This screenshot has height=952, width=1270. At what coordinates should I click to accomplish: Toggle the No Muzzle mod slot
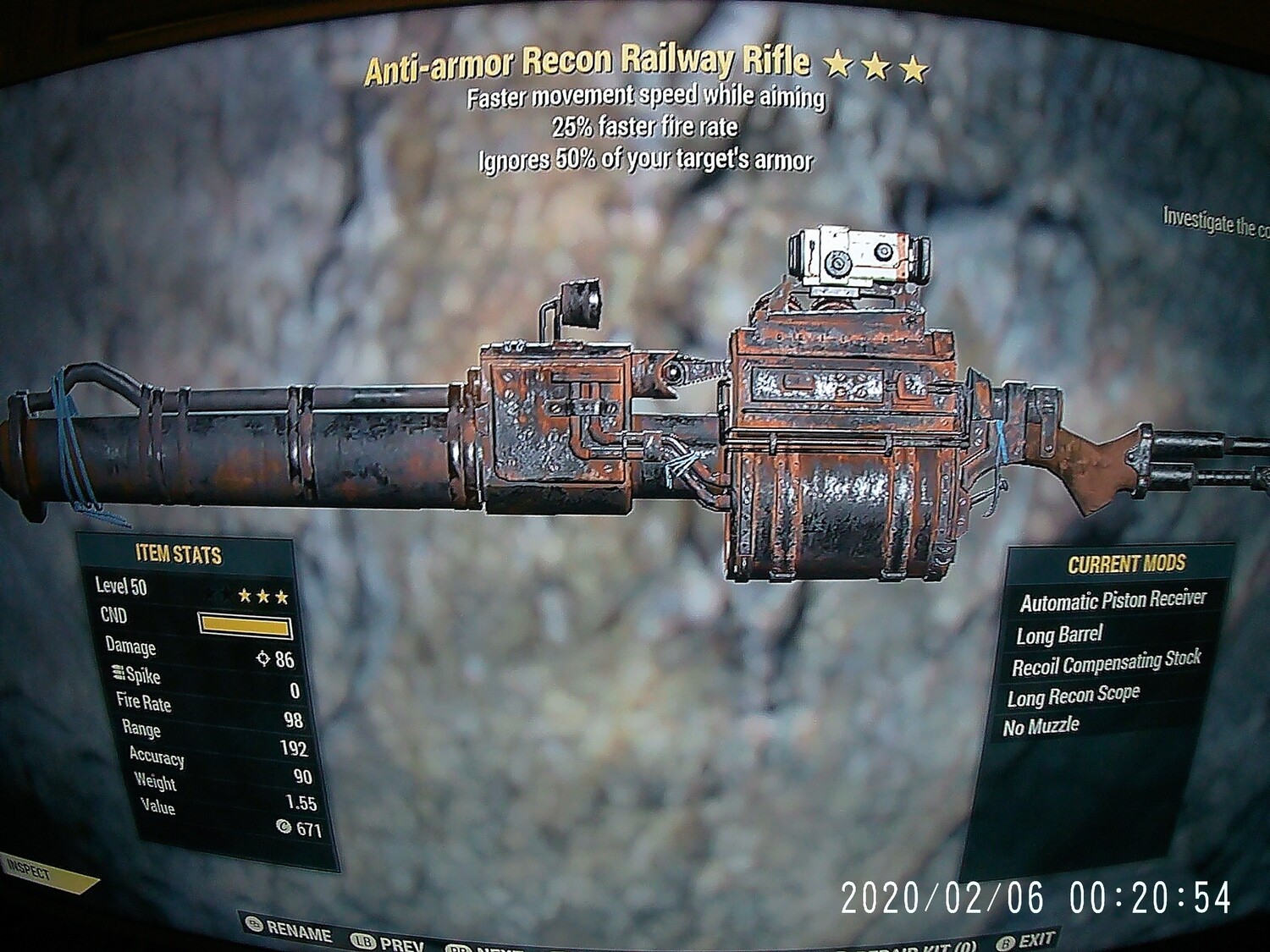pyautogui.click(x=1042, y=724)
